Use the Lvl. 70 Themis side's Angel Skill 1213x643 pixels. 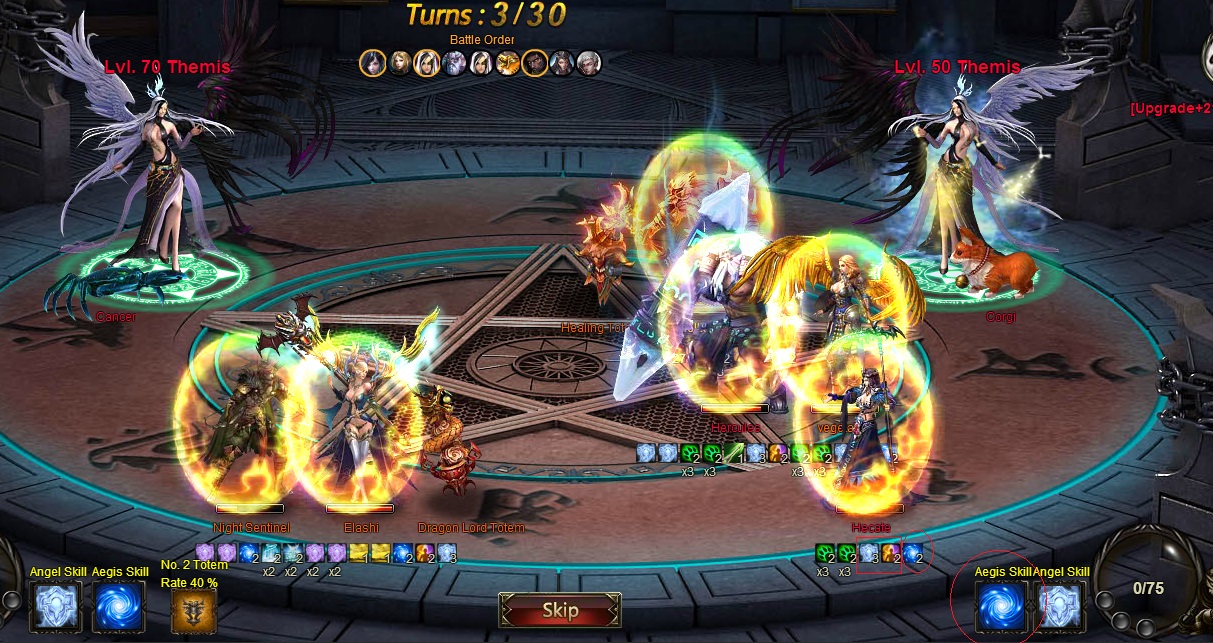[x=57, y=607]
